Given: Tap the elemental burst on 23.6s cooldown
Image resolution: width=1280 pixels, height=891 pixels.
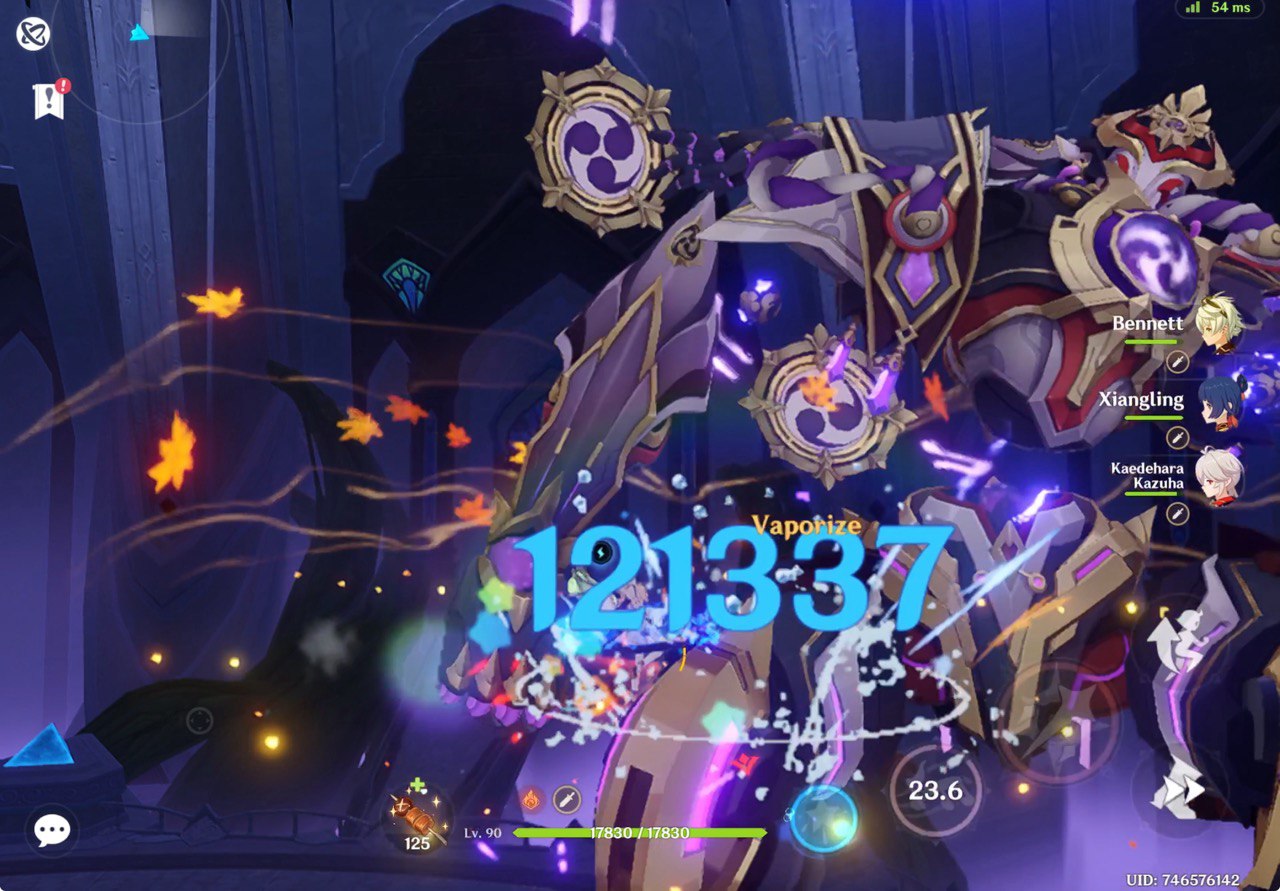Looking at the screenshot, I should click(934, 791).
